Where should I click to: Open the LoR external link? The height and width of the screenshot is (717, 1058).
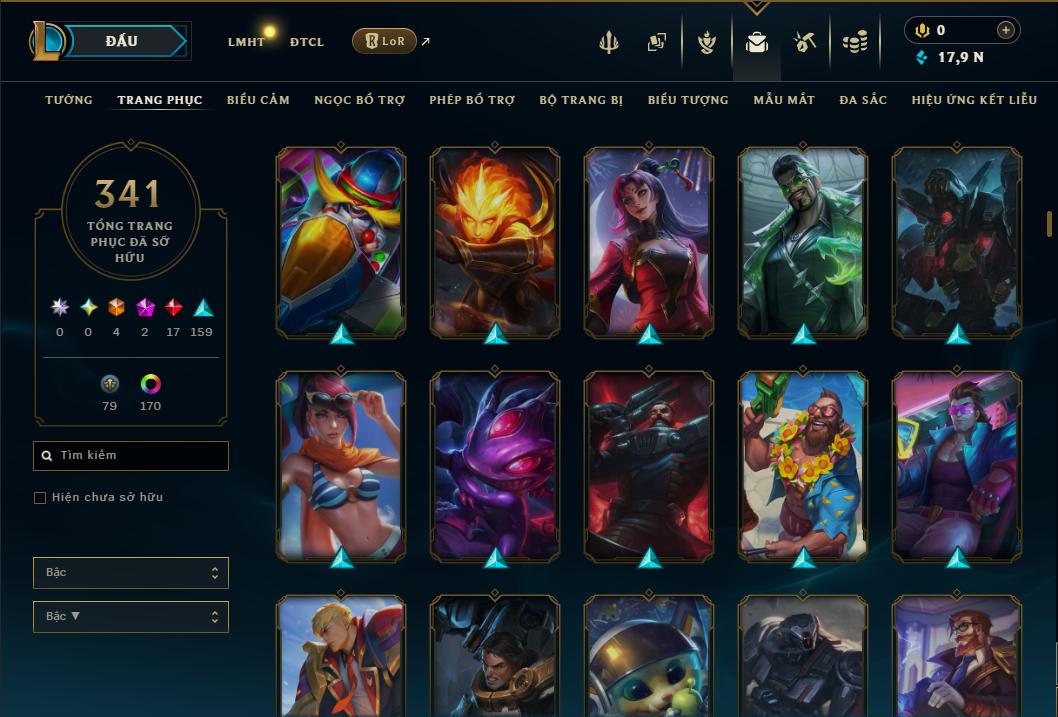[385, 41]
